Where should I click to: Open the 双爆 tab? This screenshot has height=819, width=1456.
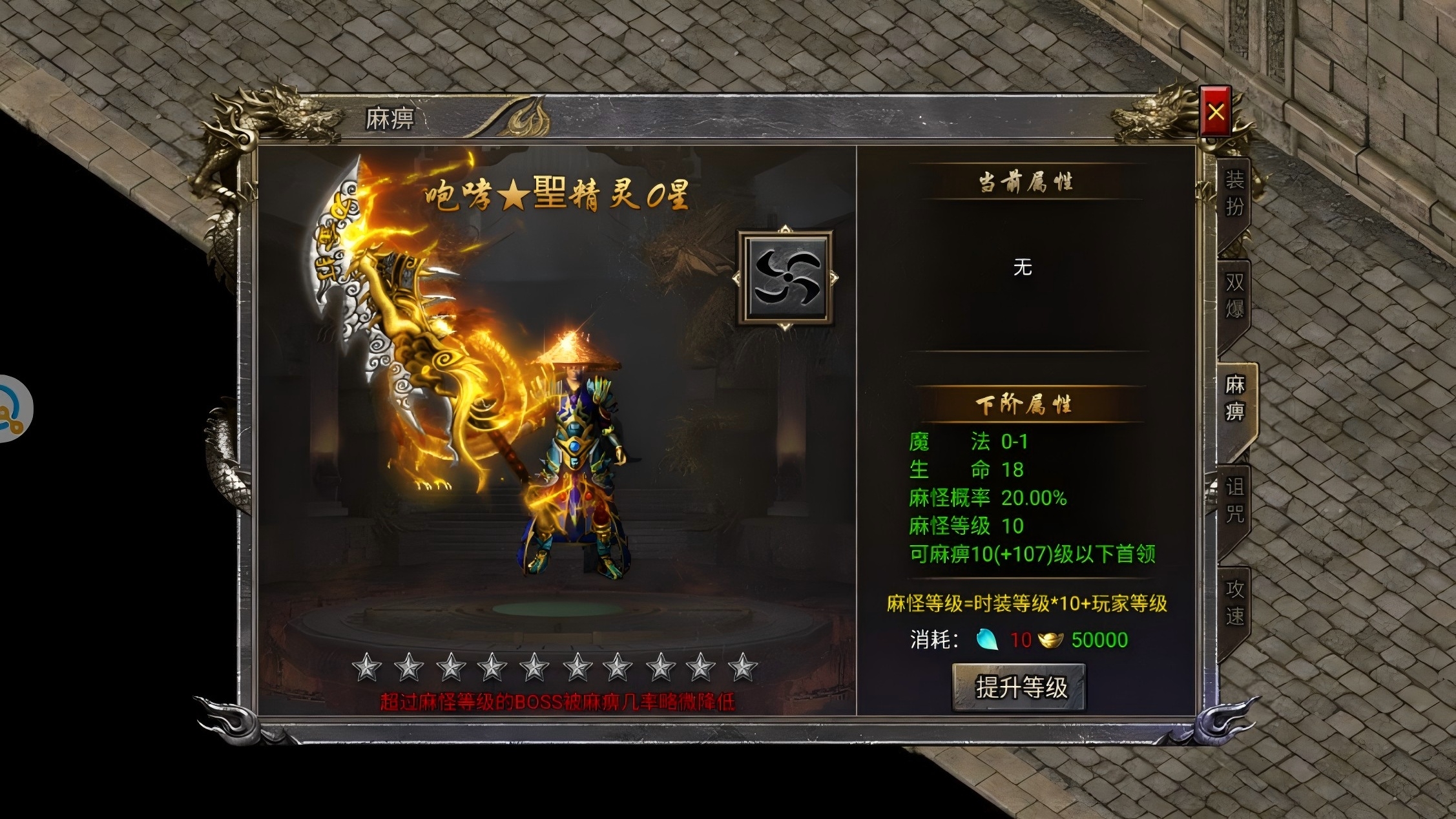1234,296
